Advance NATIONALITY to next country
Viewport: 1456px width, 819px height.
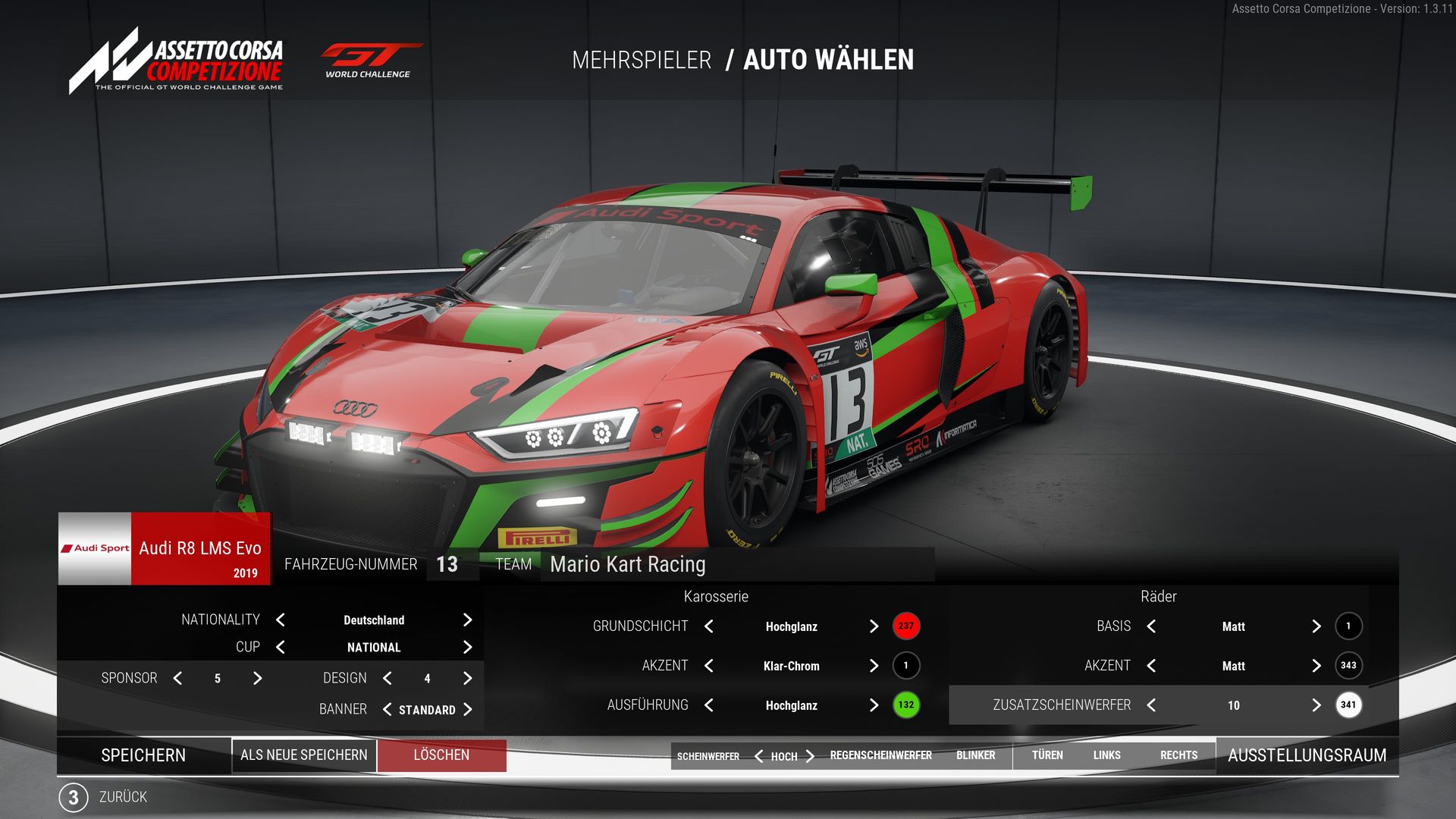(467, 620)
